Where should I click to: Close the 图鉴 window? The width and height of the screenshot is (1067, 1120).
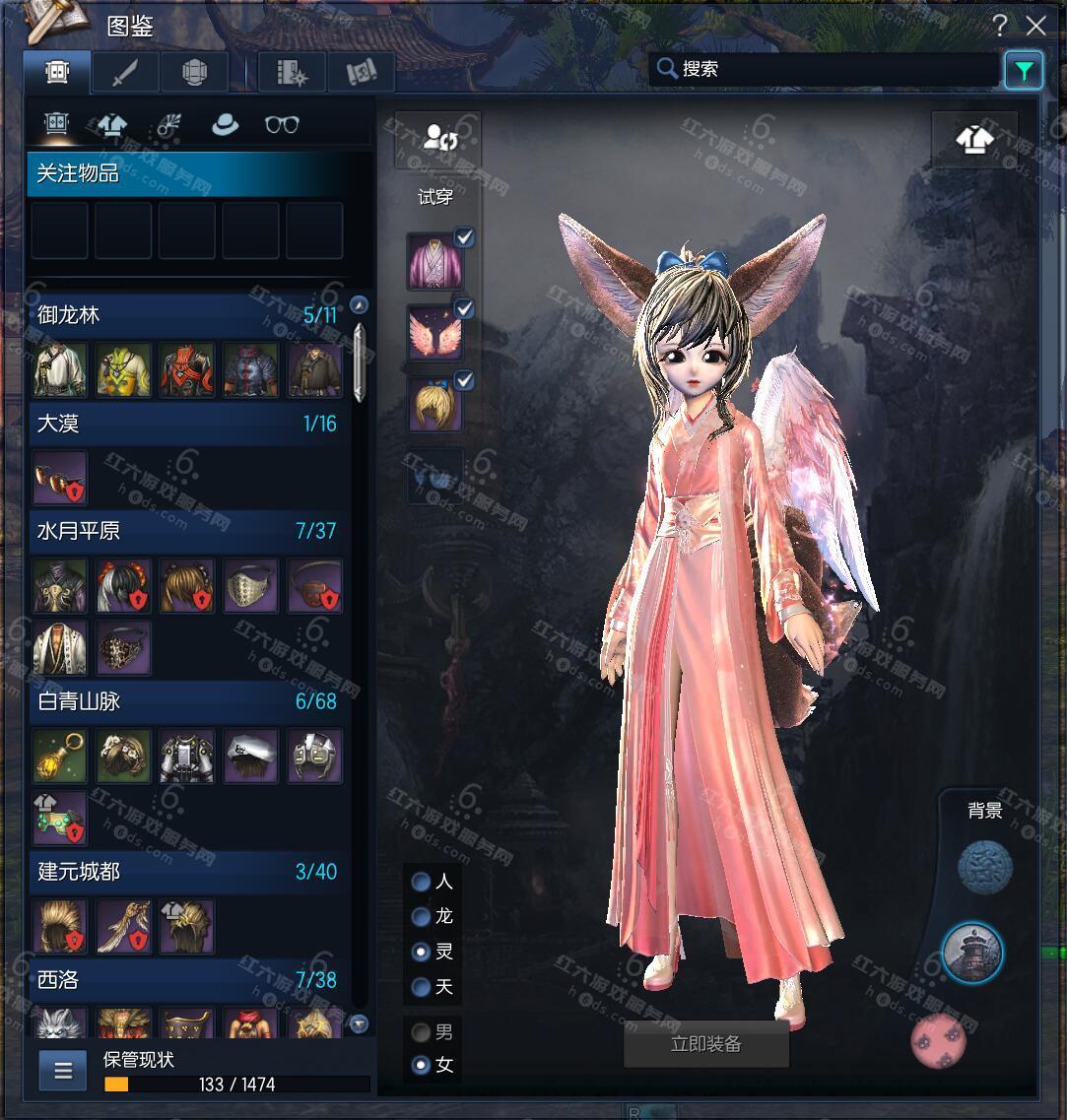coord(1035,26)
